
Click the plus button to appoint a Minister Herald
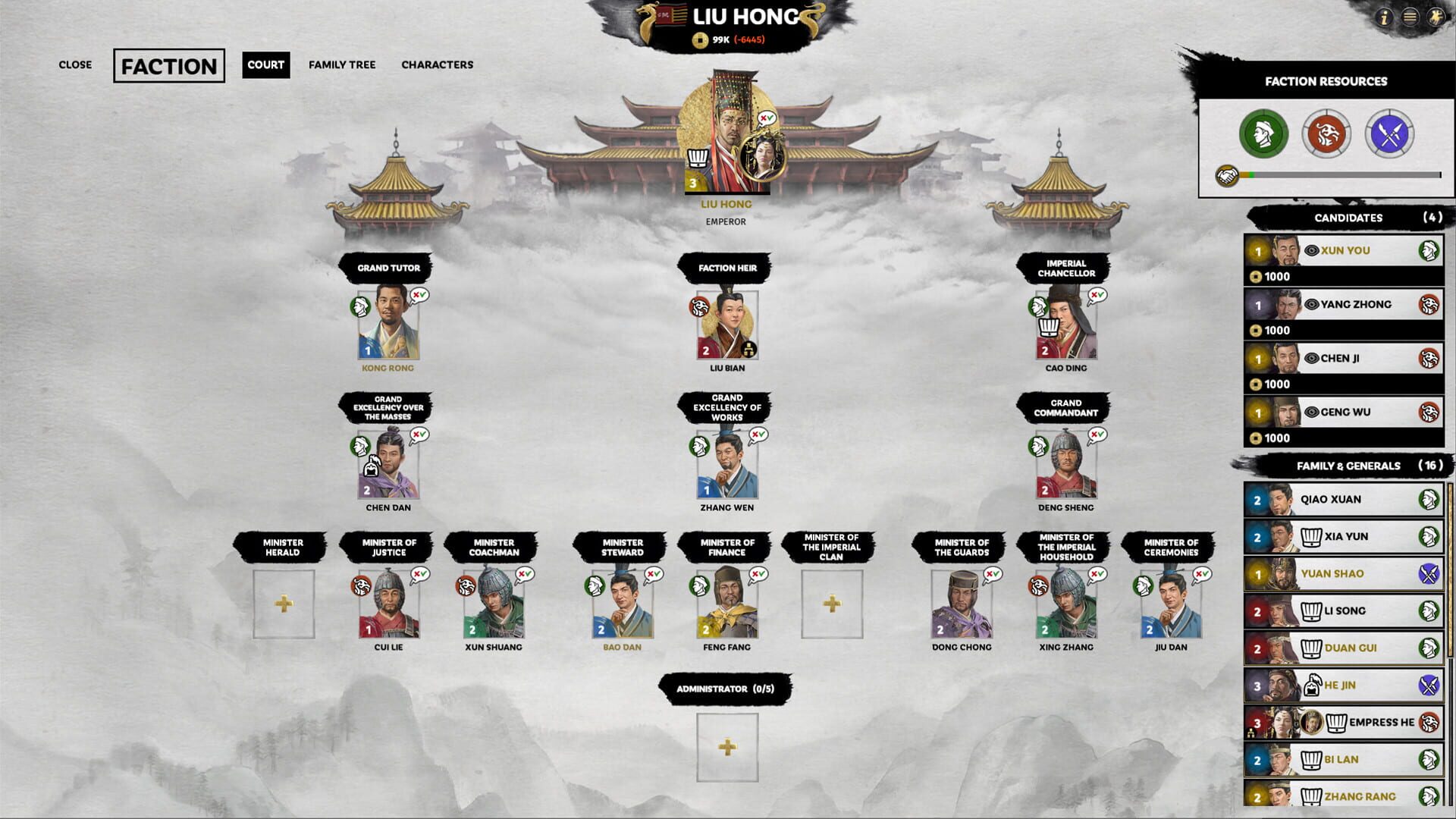pyautogui.click(x=283, y=601)
